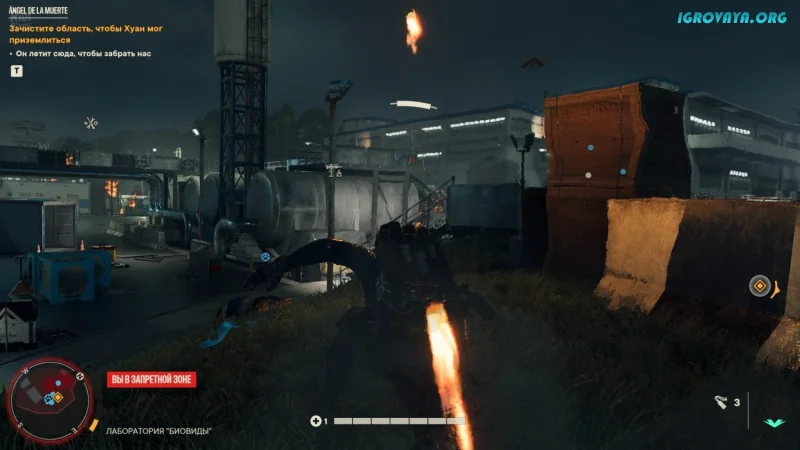
Task: Click the healing plus icon beside the health bar
Action: click(x=317, y=421)
